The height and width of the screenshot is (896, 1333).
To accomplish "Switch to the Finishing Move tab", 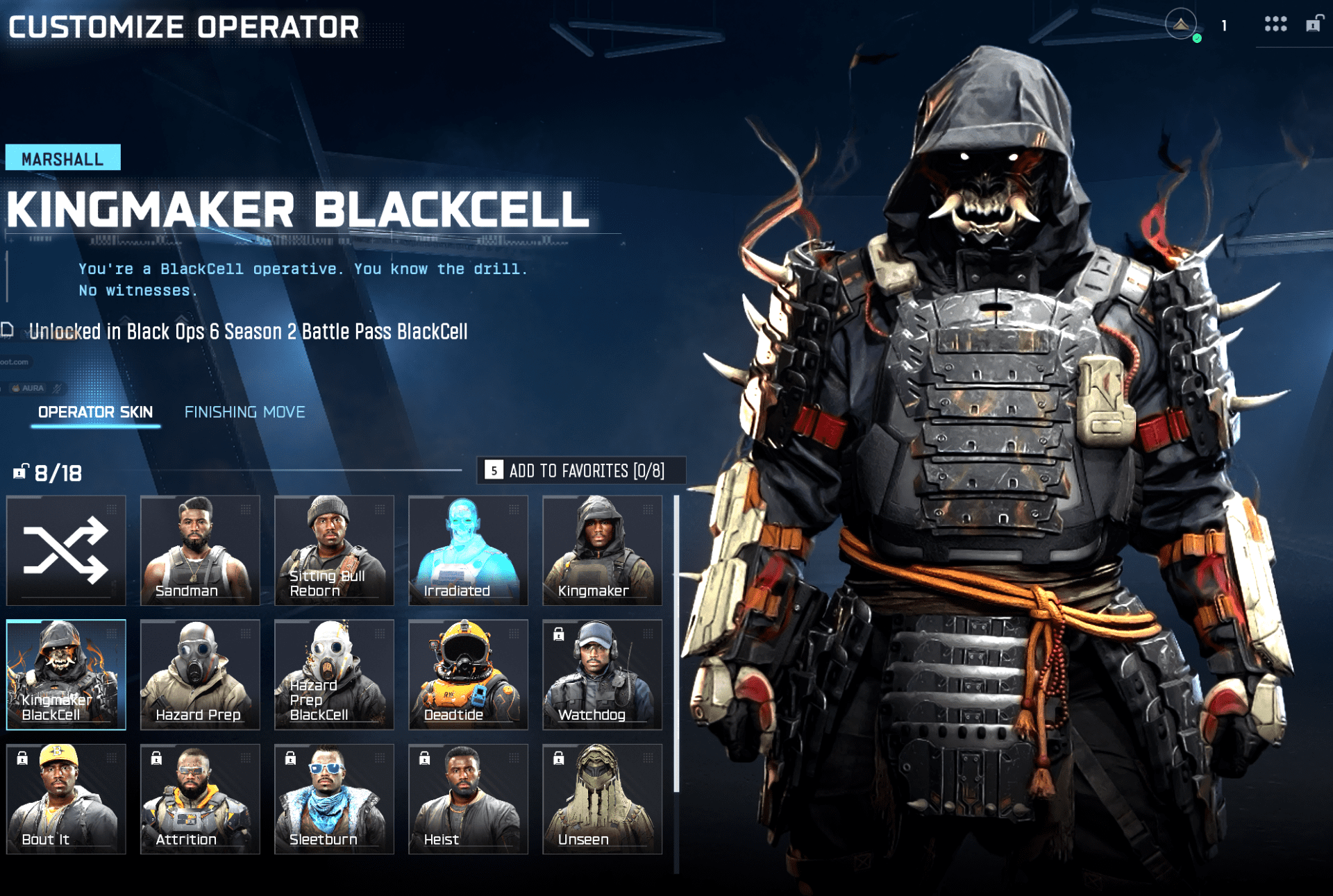I will click(x=244, y=412).
